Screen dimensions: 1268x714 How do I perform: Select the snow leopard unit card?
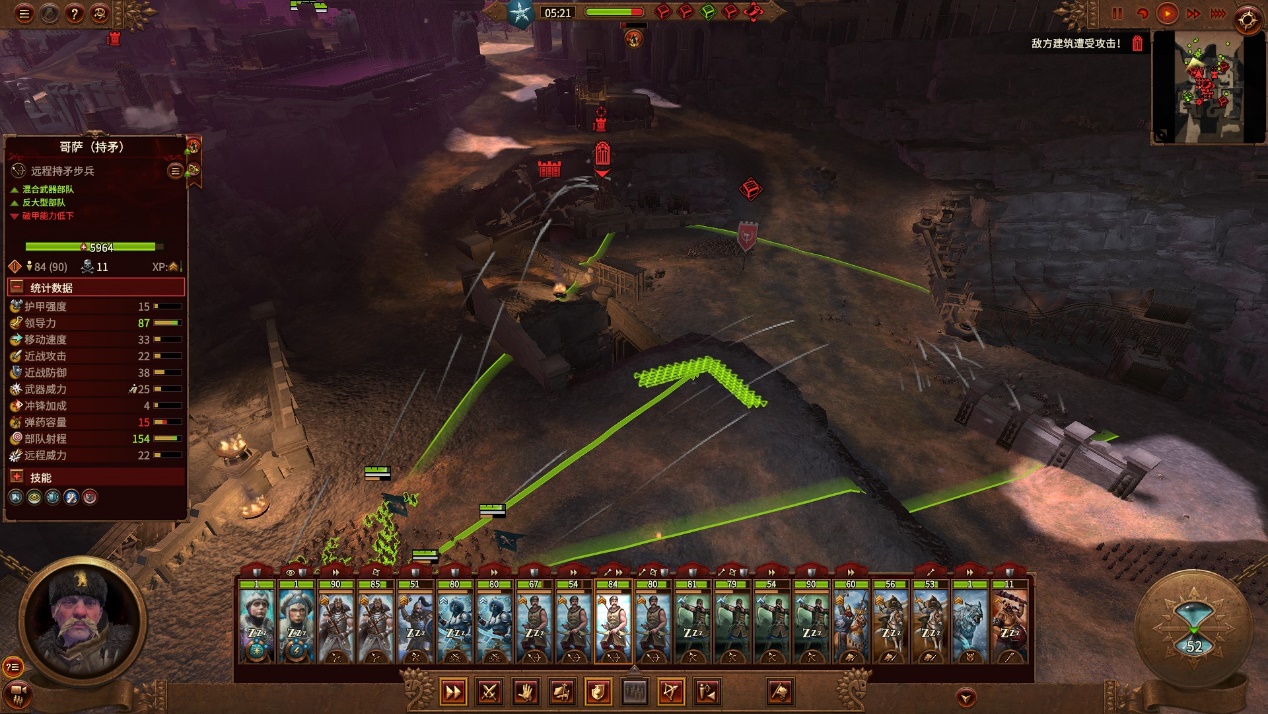pyautogui.click(x=968, y=627)
